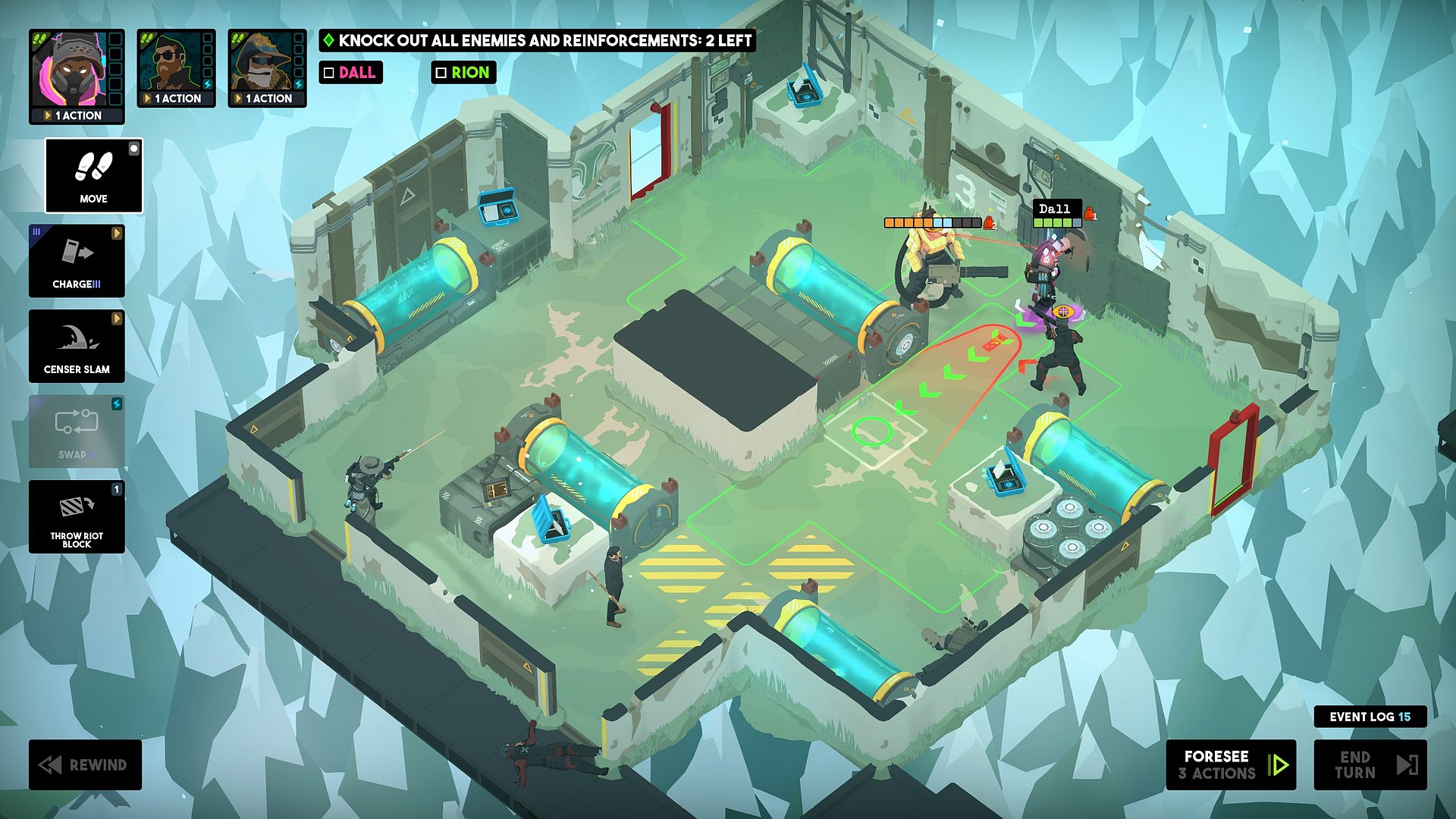The image size is (1456, 819).
Task: Select the Swap ability
Action: pyautogui.click(x=77, y=431)
